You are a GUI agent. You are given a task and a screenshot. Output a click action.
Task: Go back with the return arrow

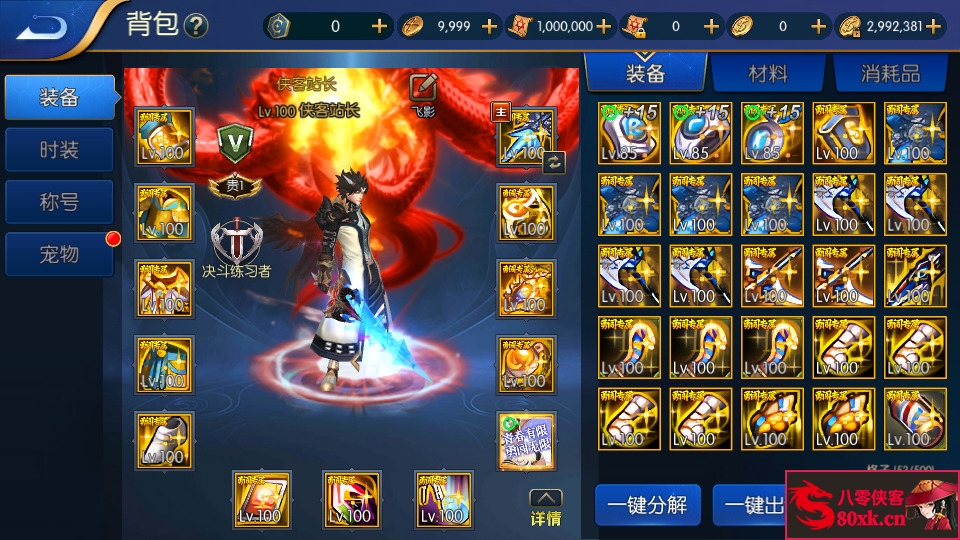tap(42, 25)
